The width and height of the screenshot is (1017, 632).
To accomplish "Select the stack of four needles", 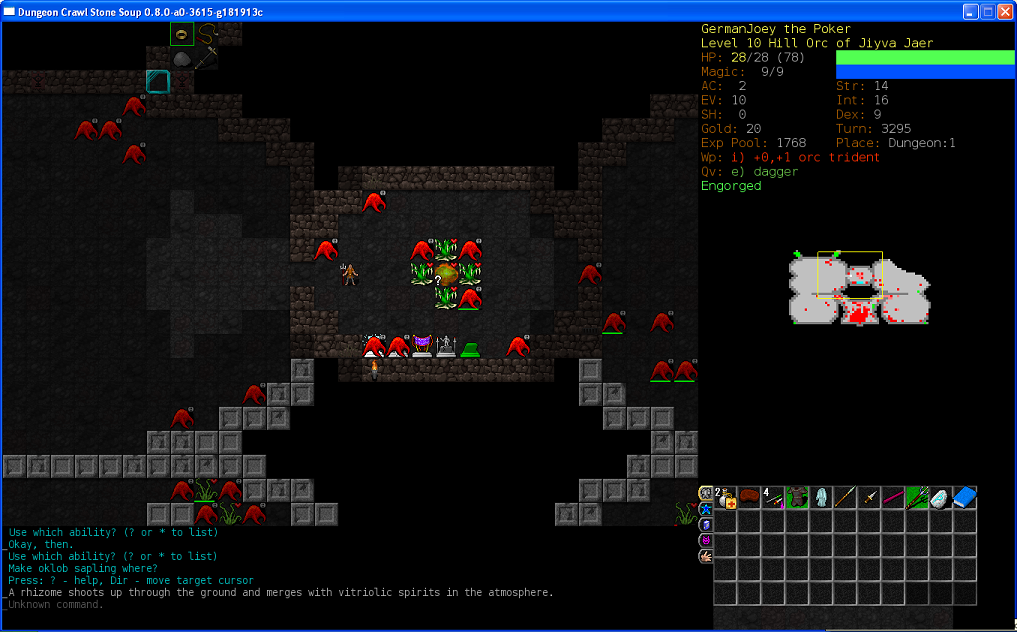I will coord(773,497).
